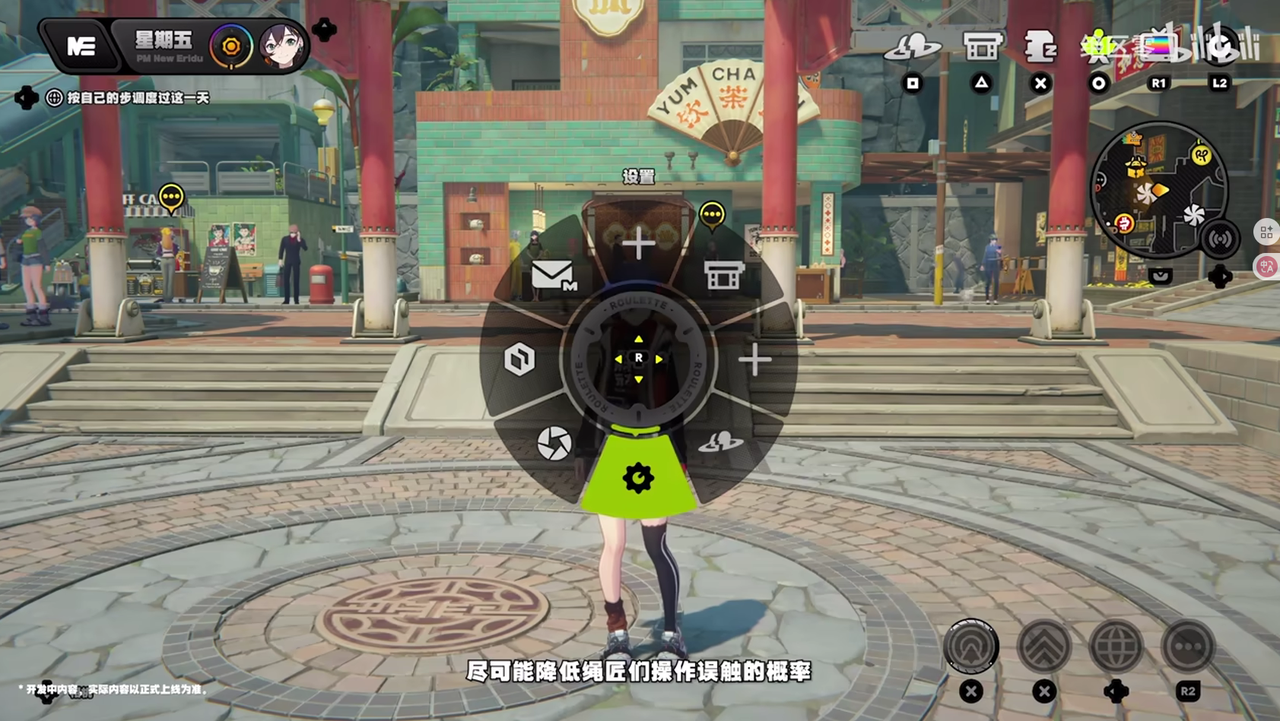Image resolution: width=1280 pixels, height=721 pixels.
Task: Open the rainbow TV shortcut icon
Action: click(1160, 47)
